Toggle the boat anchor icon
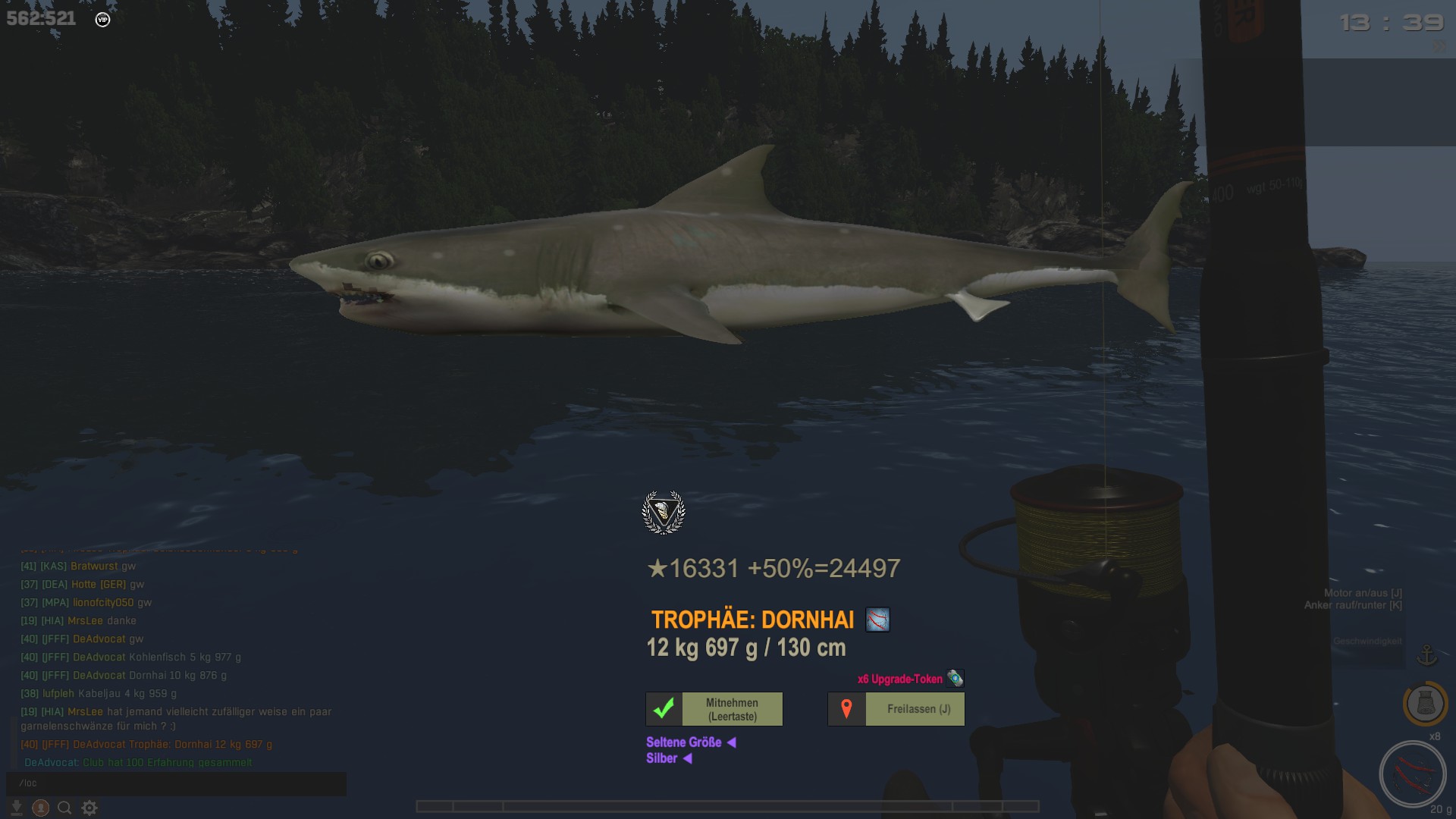The image size is (1456, 819). (1426, 655)
